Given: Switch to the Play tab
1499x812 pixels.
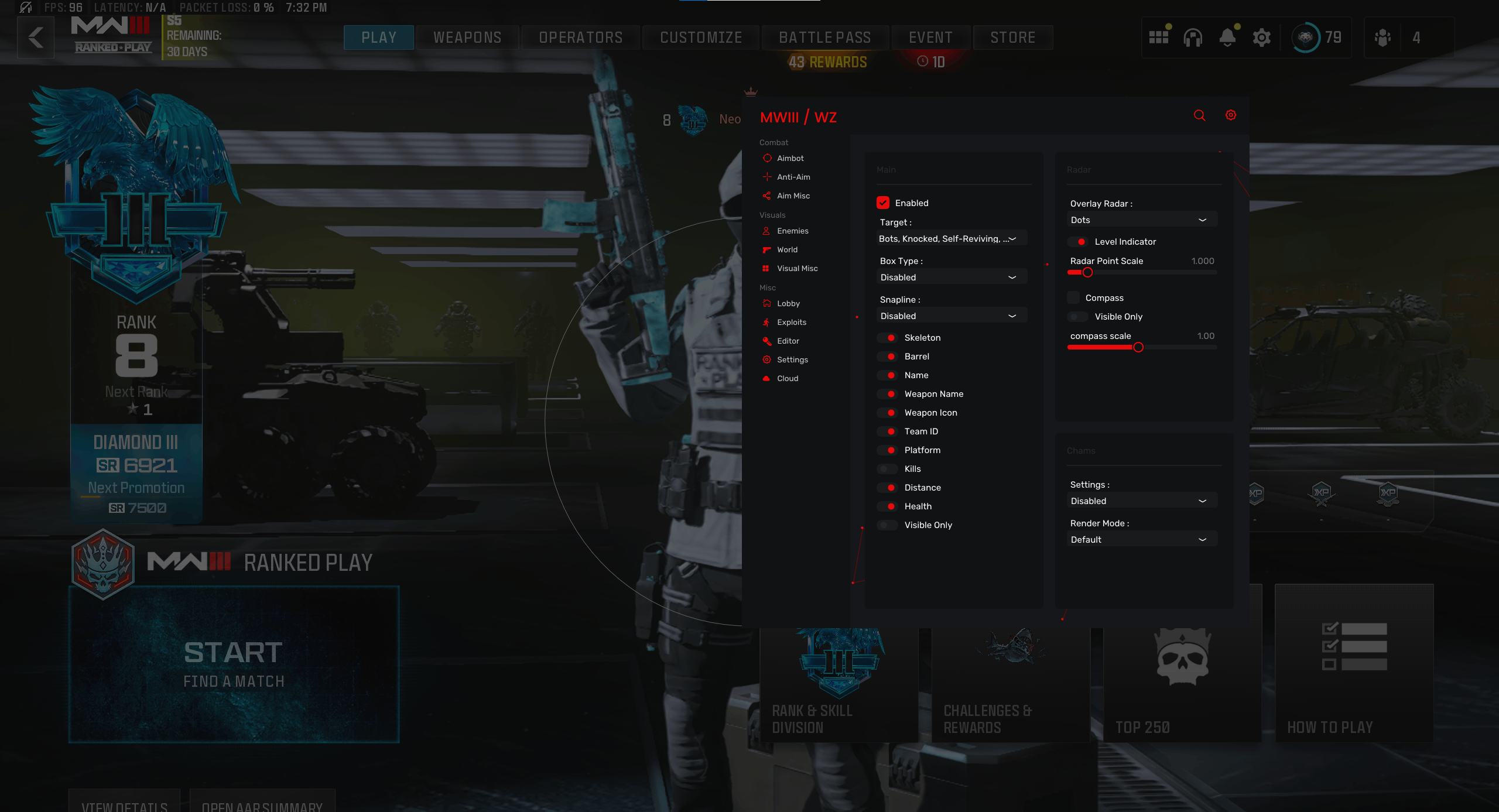Looking at the screenshot, I should [x=379, y=37].
